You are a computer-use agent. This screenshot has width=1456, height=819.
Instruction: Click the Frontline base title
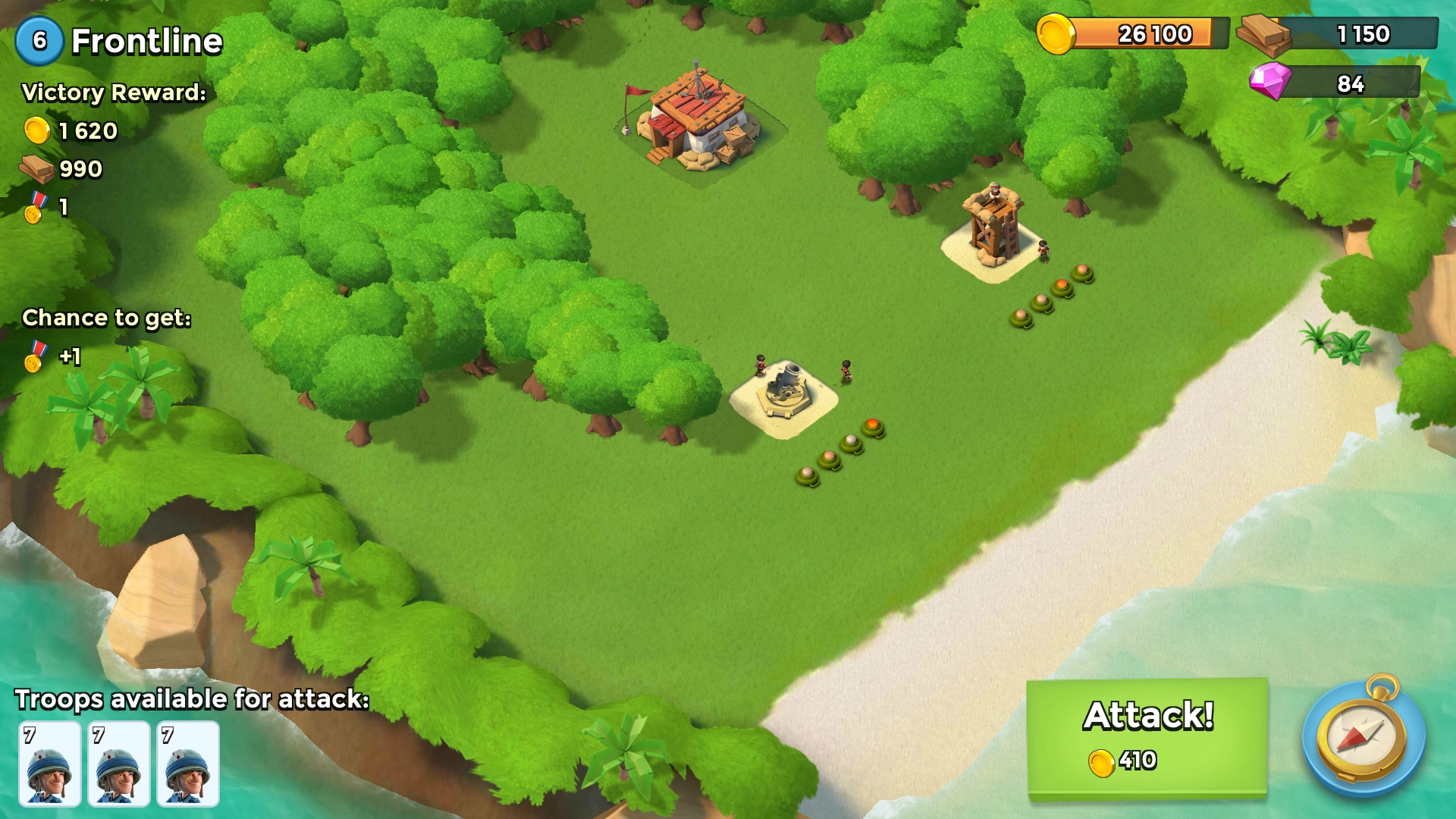[144, 42]
